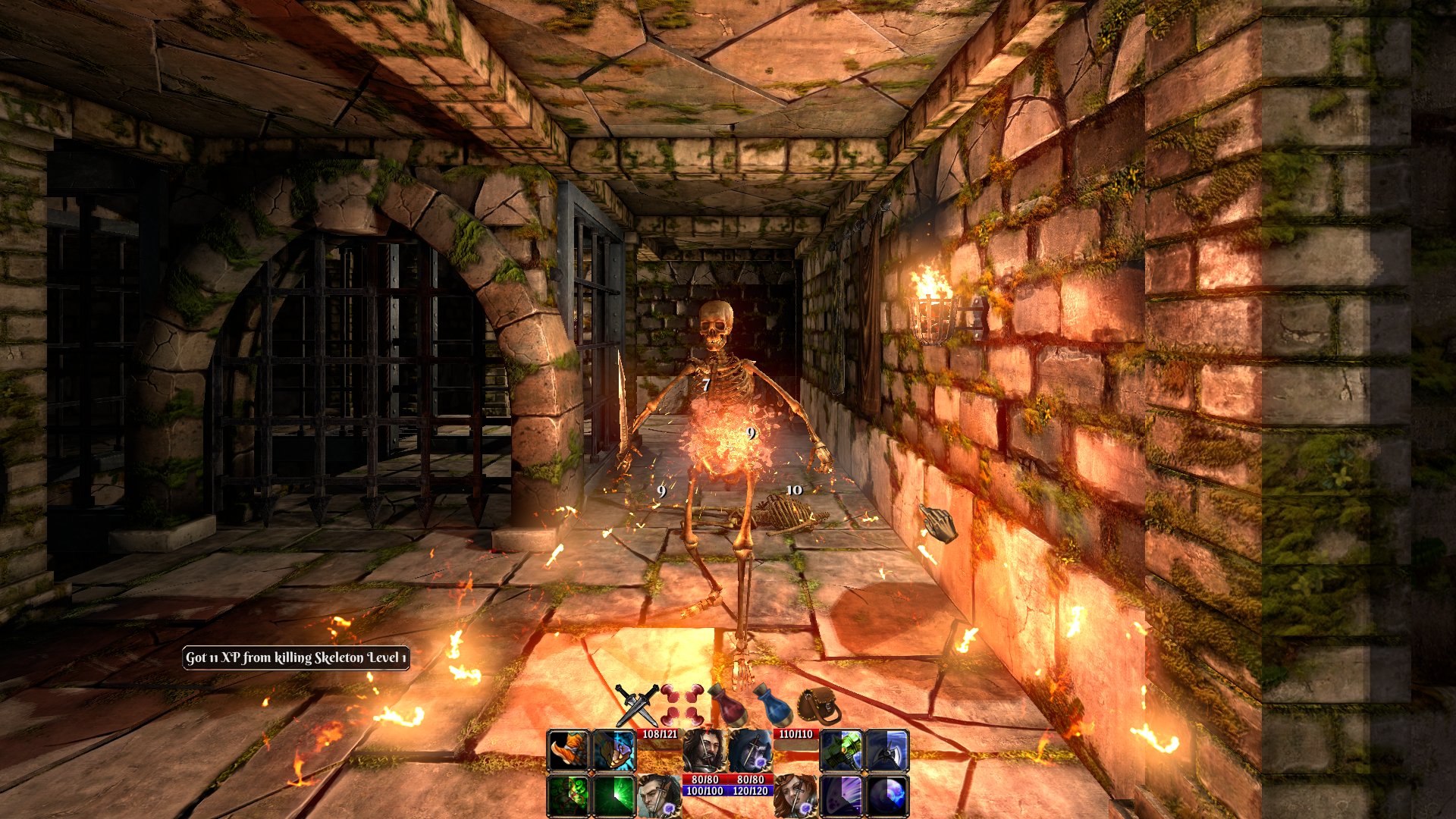Open the leather satchel inventory
This screenshot has height=819, width=1456.
pyautogui.click(x=820, y=705)
